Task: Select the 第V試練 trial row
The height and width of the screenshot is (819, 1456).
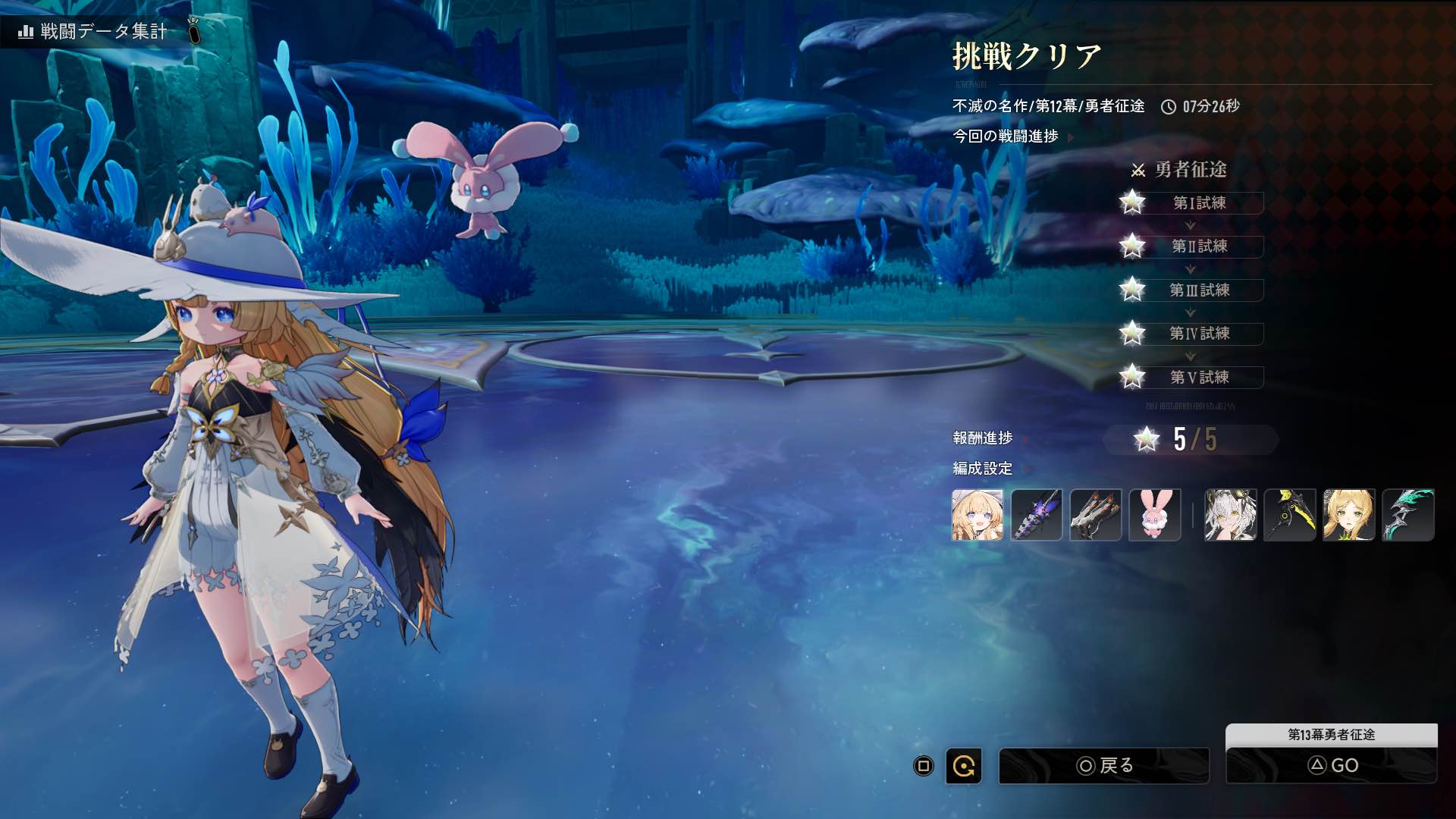Action: [1199, 377]
